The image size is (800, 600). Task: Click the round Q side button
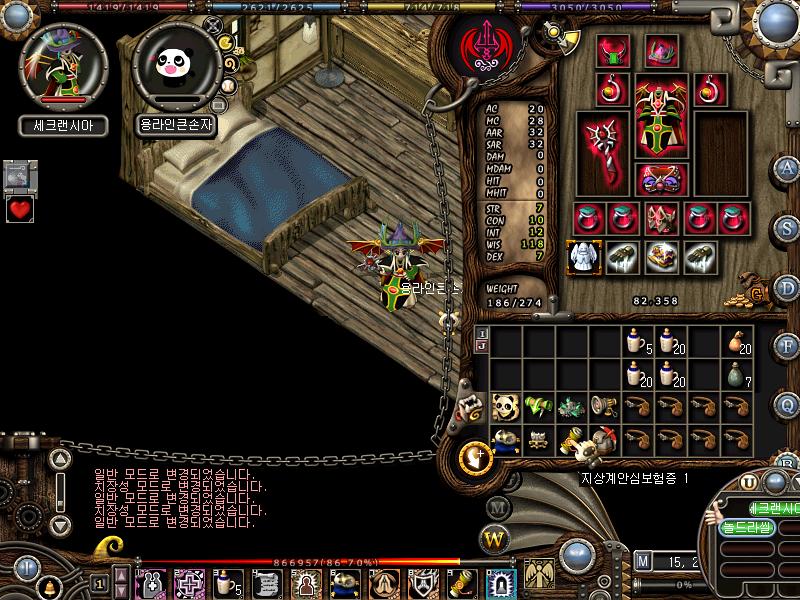click(x=788, y=405)
